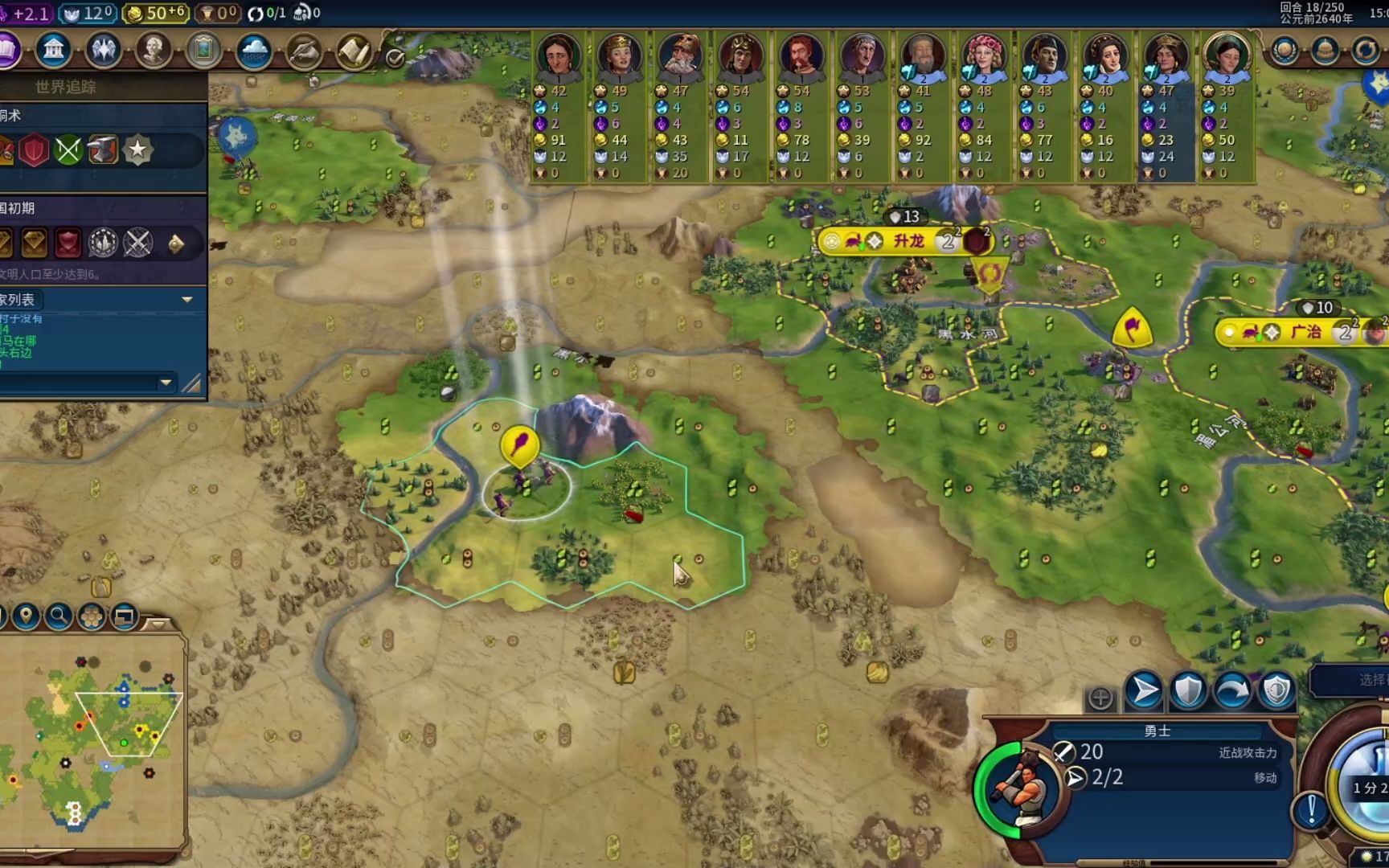Select the 广冶 city banner
This screenshot has height=868, width=1389.
(x=1305, y=332)
